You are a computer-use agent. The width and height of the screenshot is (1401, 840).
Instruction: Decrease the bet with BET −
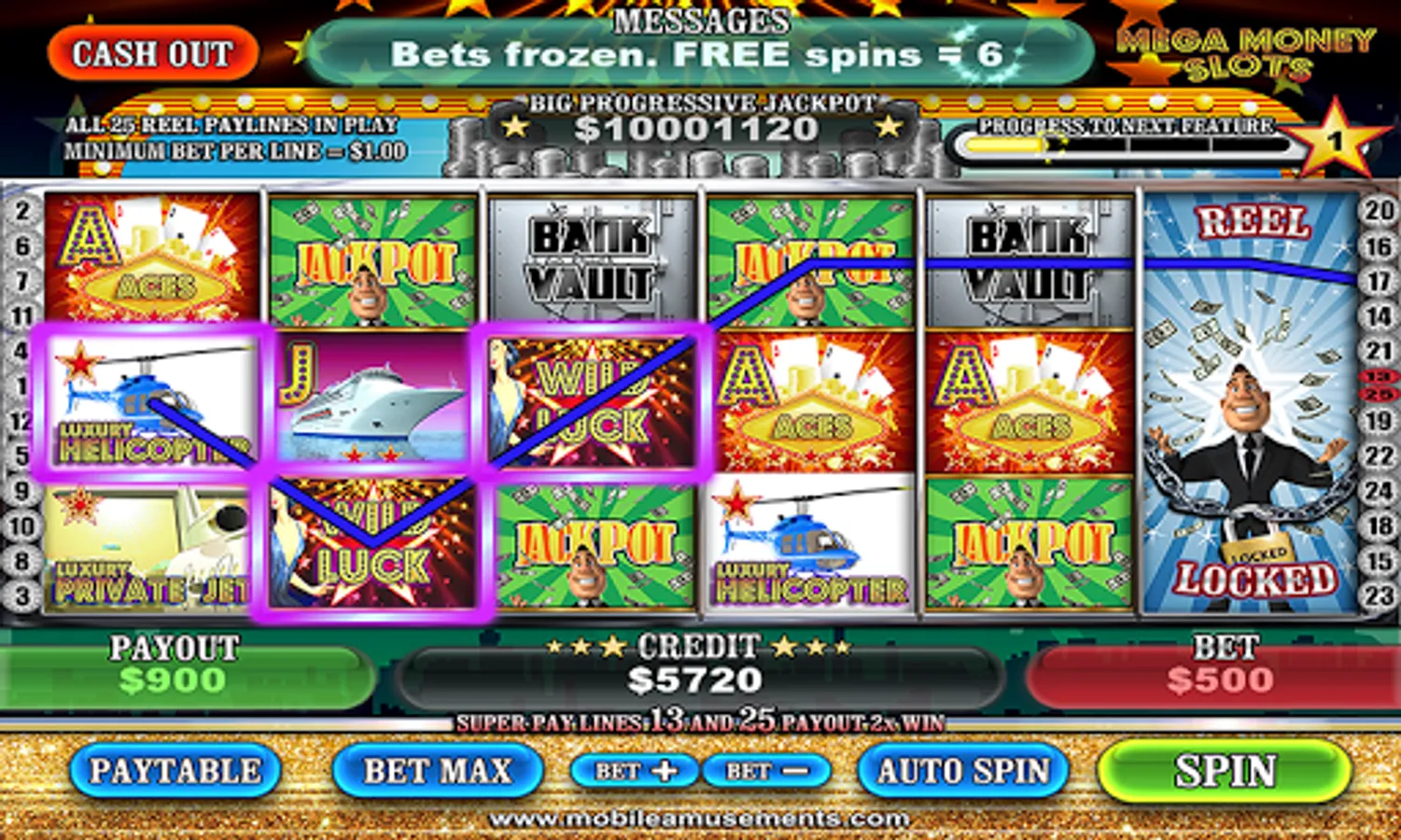coord(765,772)
